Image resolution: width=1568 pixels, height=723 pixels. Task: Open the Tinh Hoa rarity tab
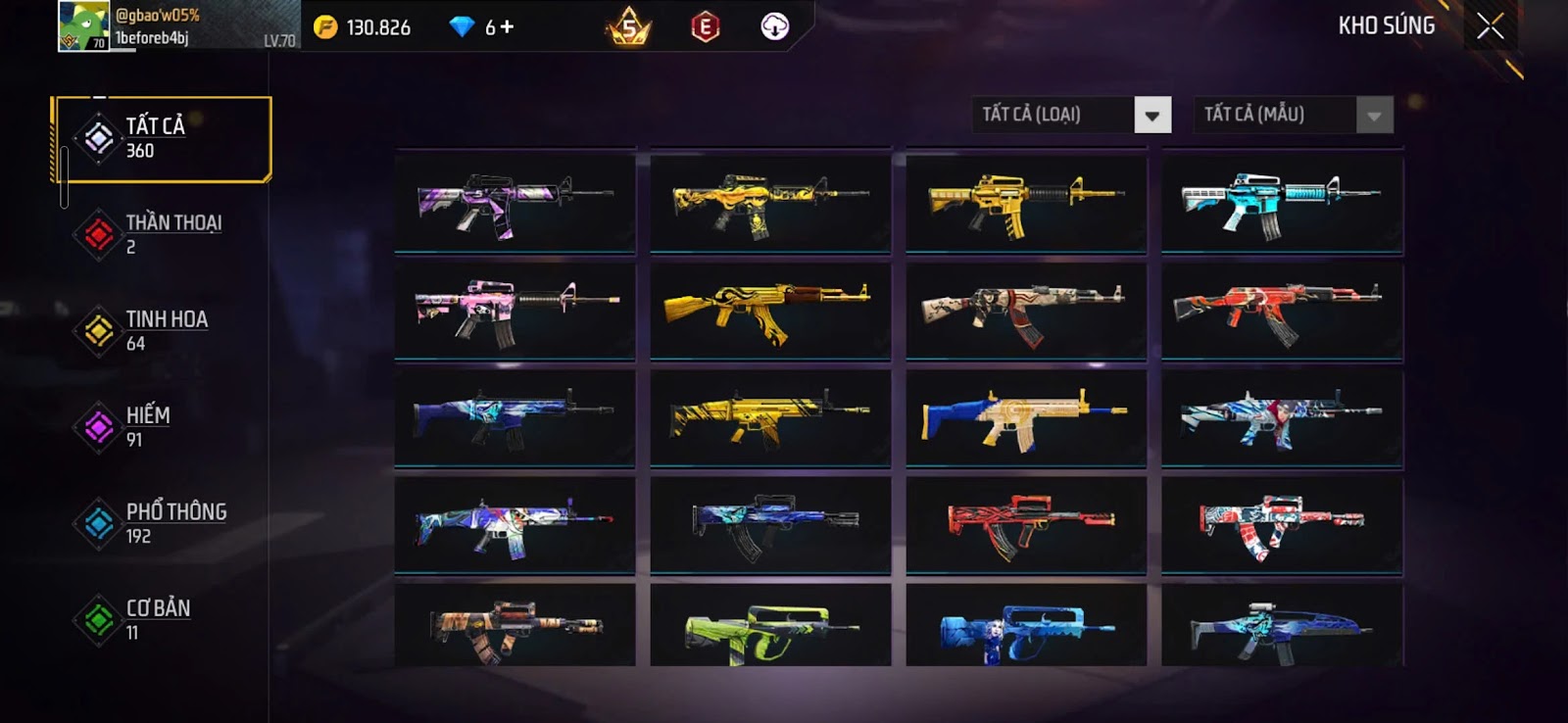coord(162,330)
